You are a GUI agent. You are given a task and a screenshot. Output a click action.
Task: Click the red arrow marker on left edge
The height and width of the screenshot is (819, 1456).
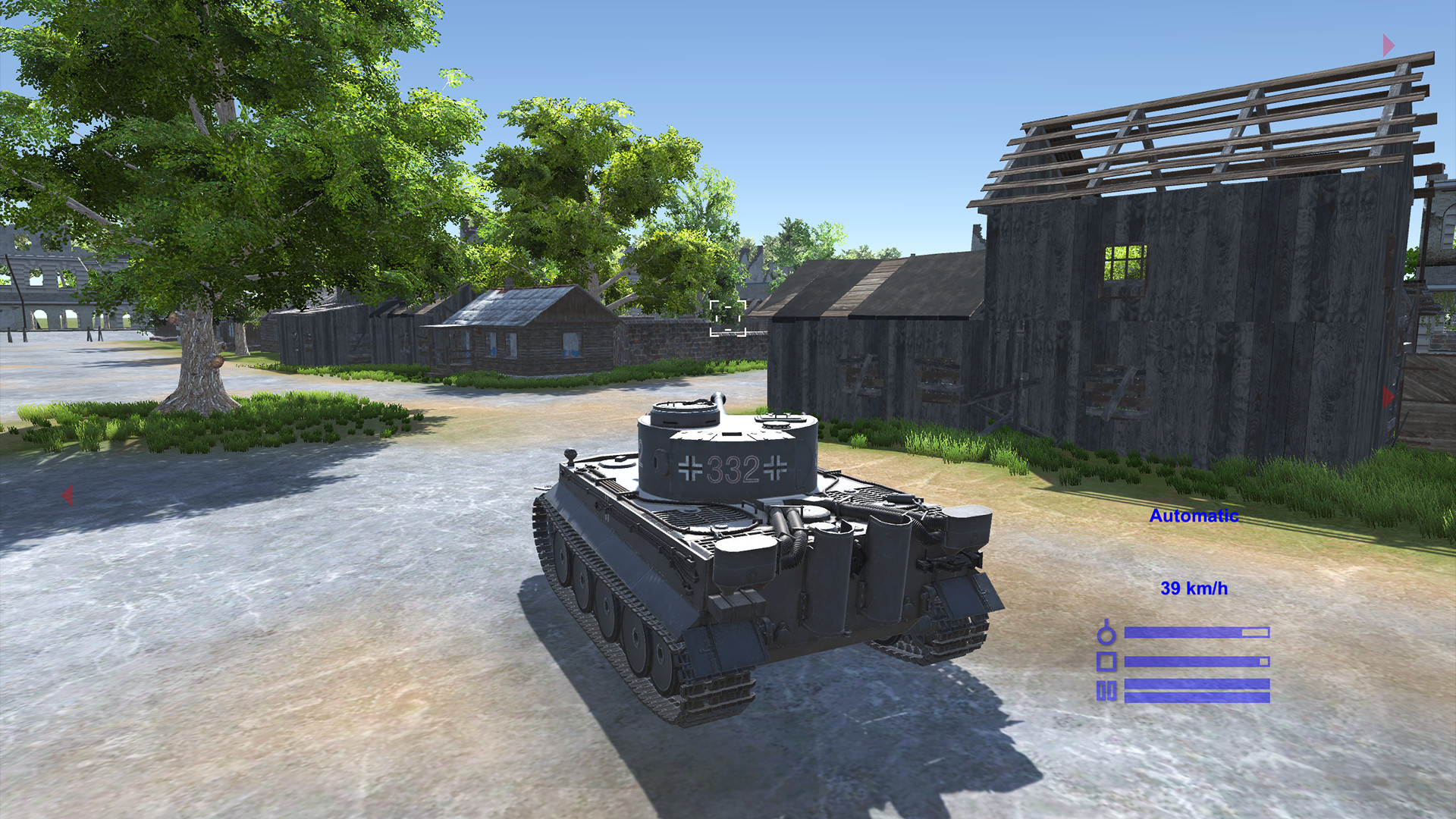(x=68, y=494)
